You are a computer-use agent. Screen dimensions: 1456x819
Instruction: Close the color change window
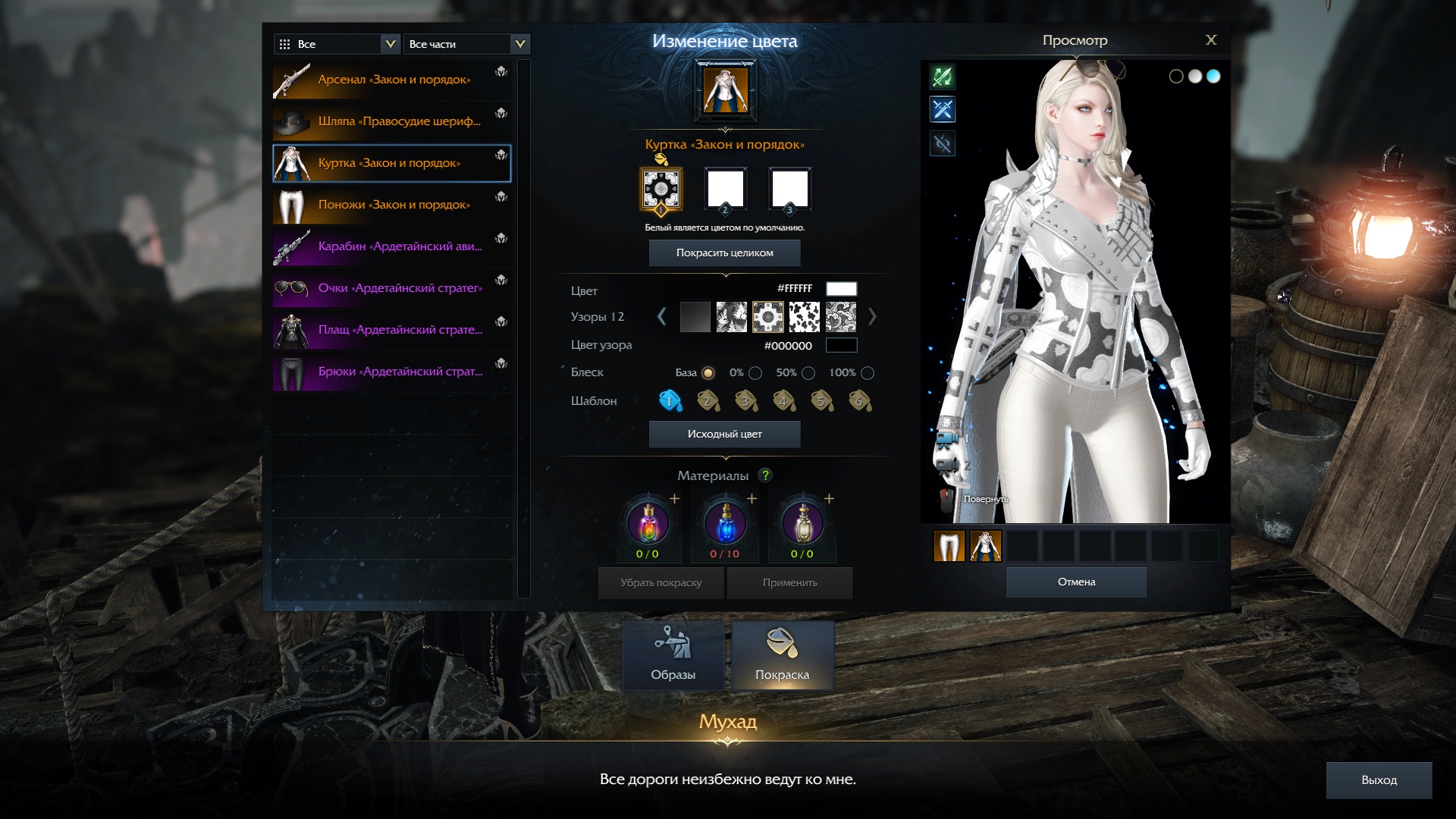(1210, 40)
